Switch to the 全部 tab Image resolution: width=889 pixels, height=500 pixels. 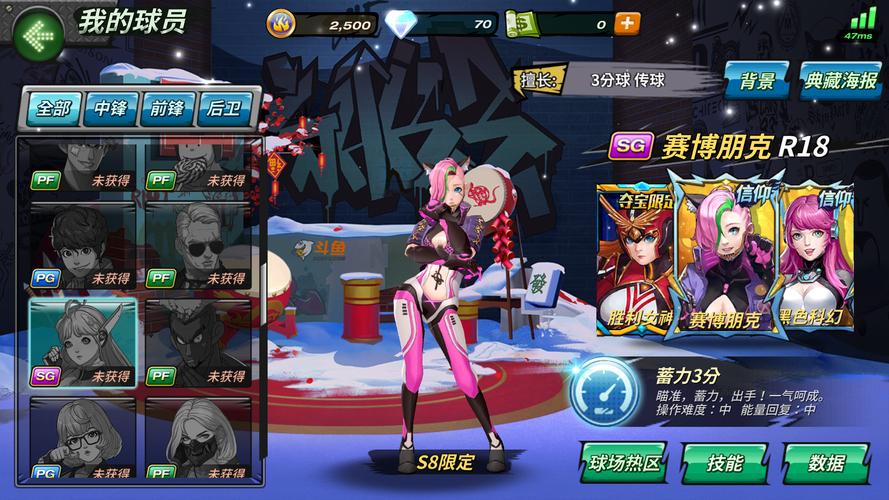tap(52, 108)
